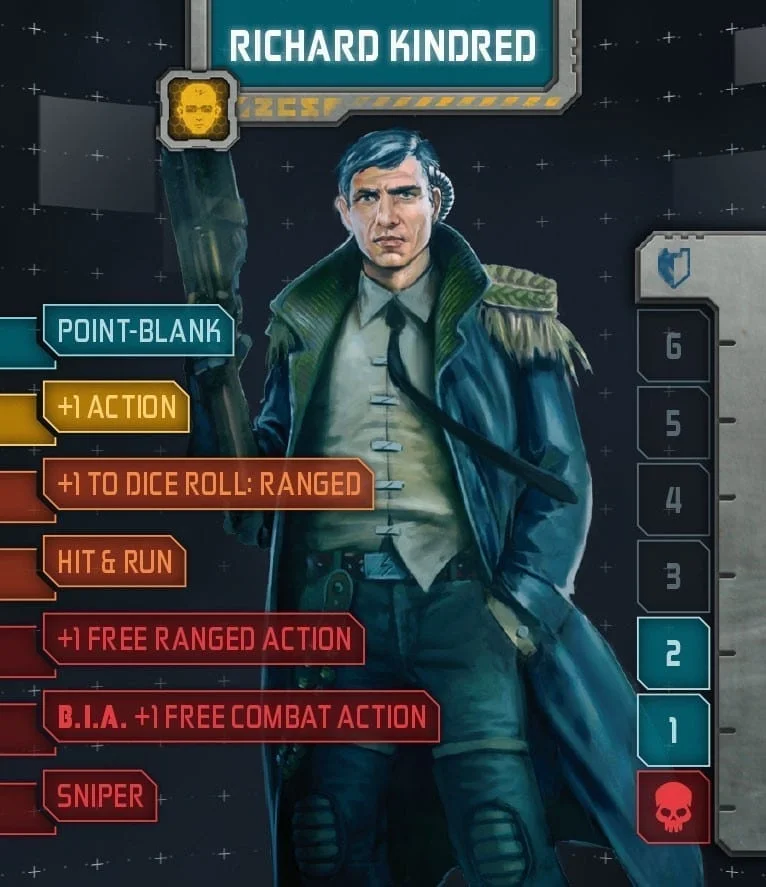Image resolution: width=766 pixels, height=887 pixels.
Task: Pick the Hit & Run skill
Action: point(115,561)
